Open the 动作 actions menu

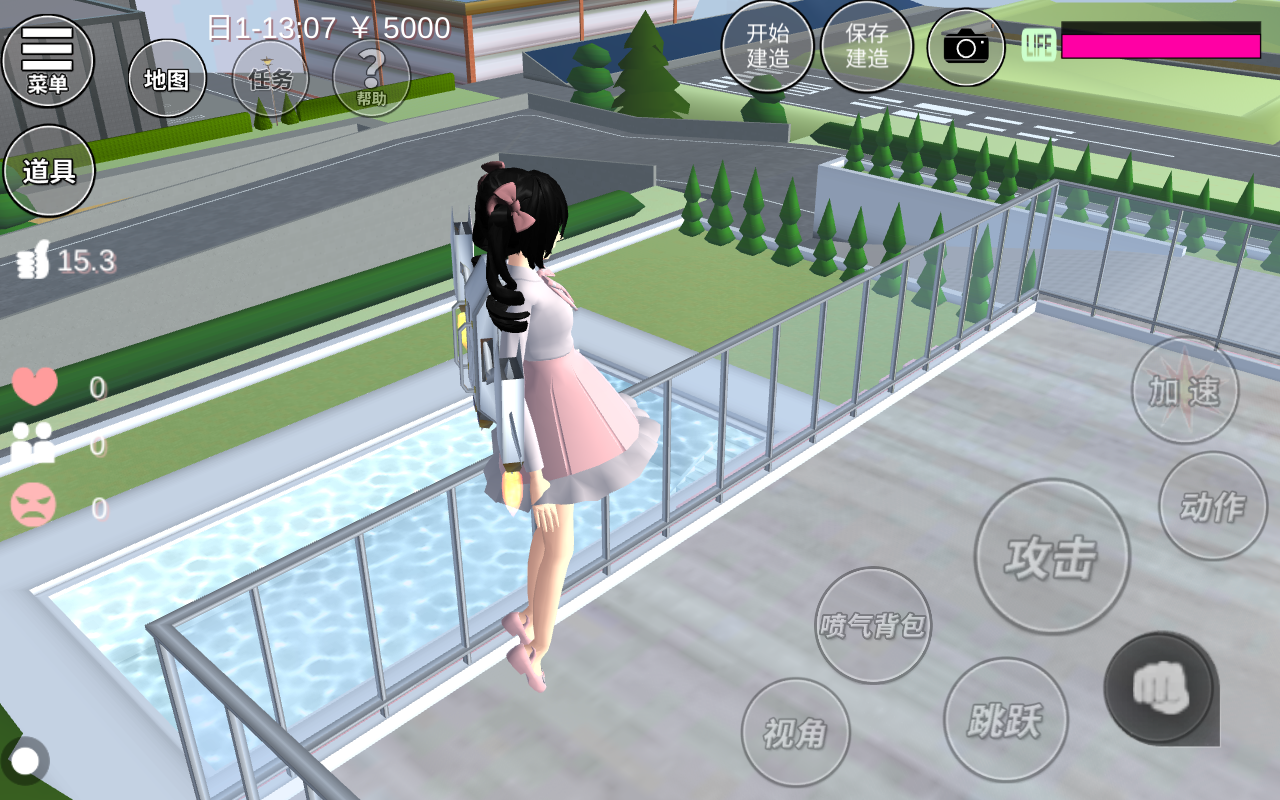1212,506
